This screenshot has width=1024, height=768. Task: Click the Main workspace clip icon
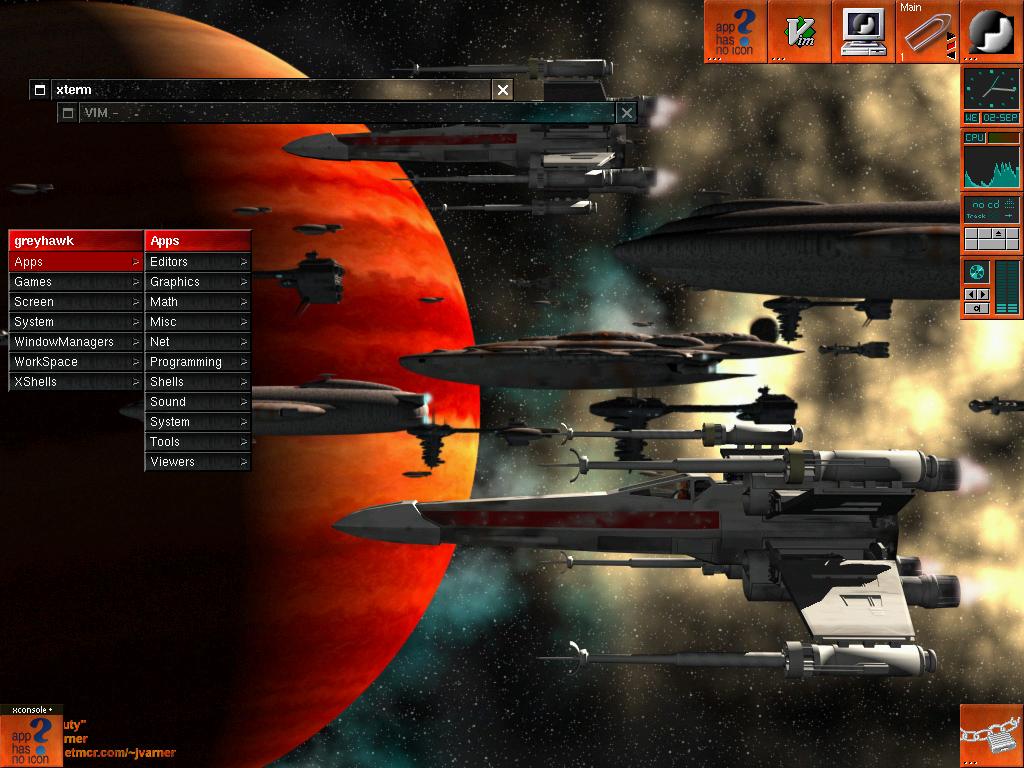tap(927, 32)
